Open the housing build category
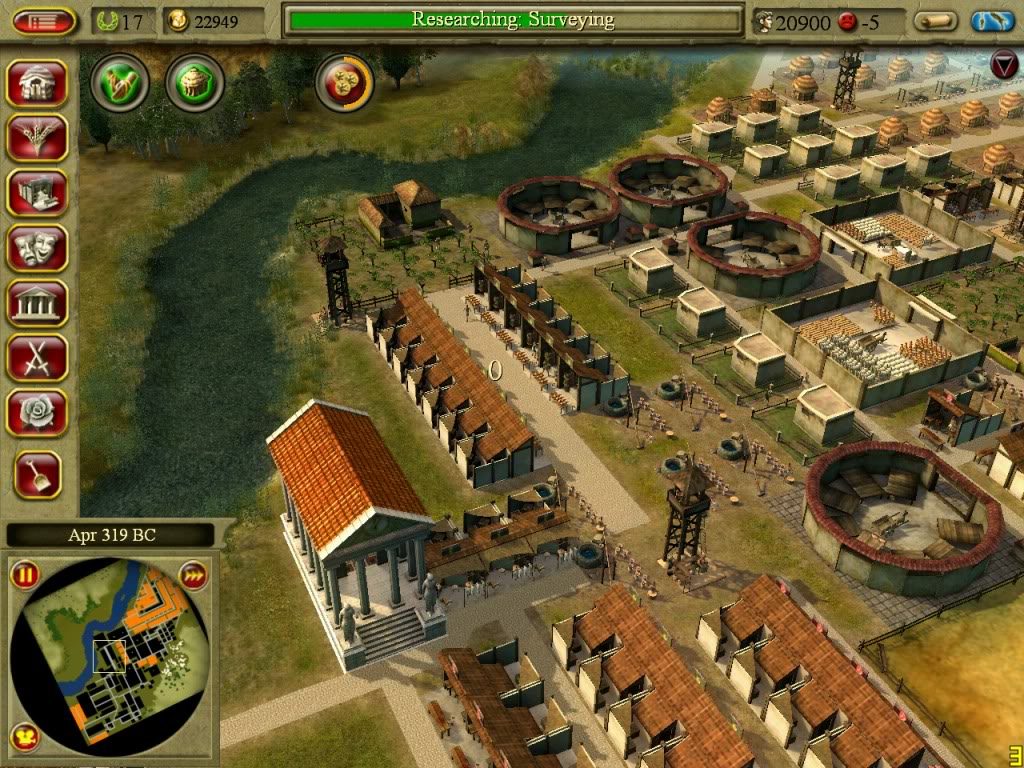Viewport: 1024px width, 768px height. (37, 82)
